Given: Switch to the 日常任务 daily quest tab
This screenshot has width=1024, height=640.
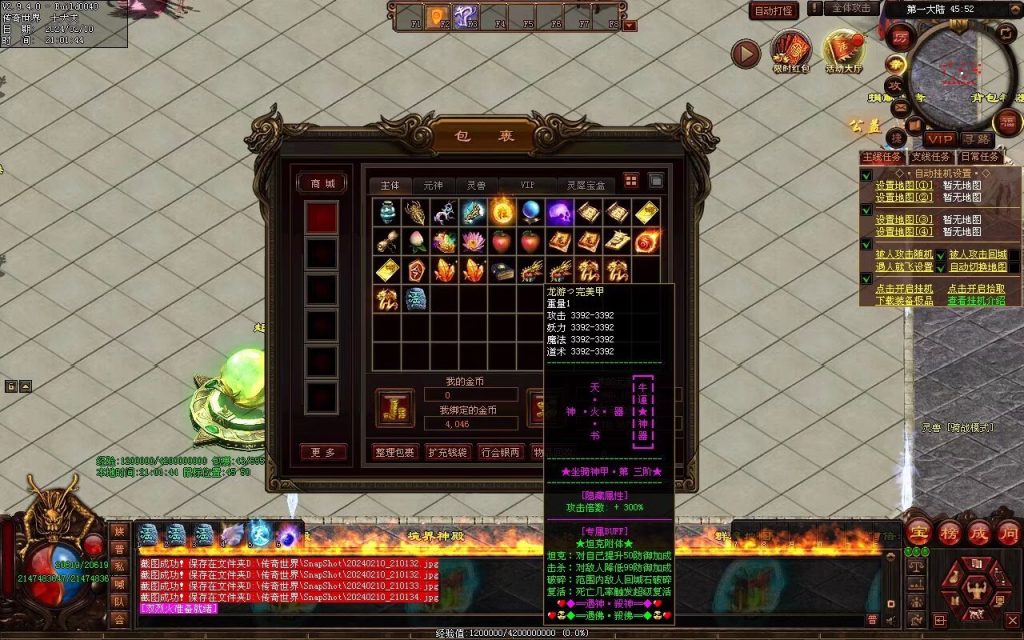Looking at the screenshot, I should coord(978,157).
